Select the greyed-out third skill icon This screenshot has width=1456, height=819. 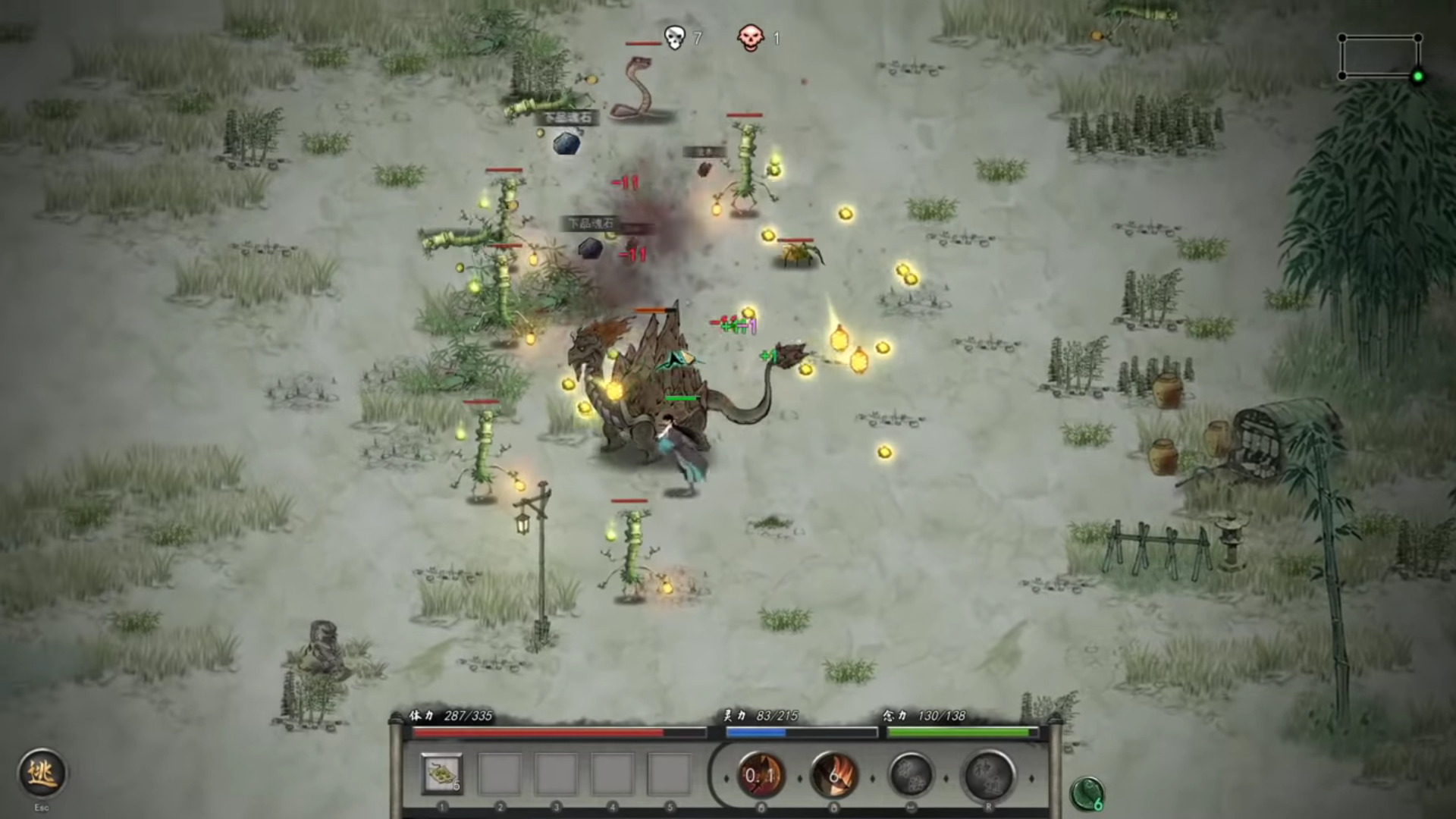coord(912,775)
